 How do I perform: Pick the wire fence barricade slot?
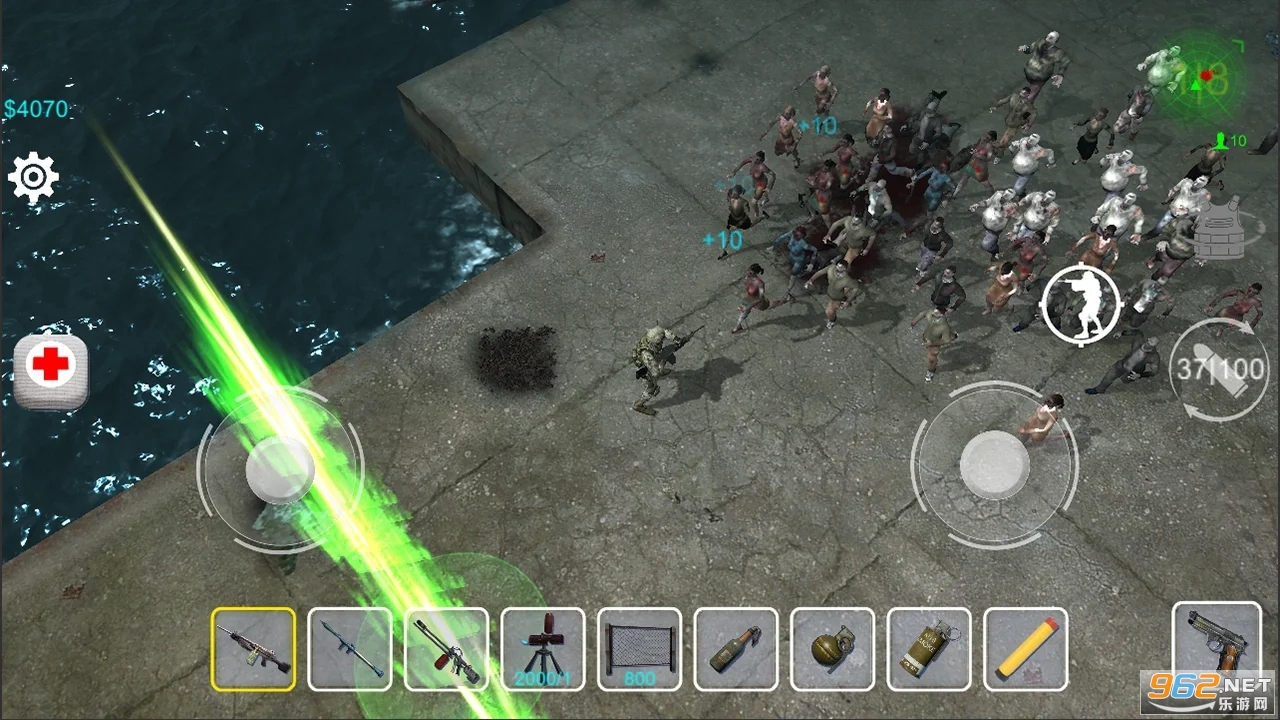[x=640, y=649]
